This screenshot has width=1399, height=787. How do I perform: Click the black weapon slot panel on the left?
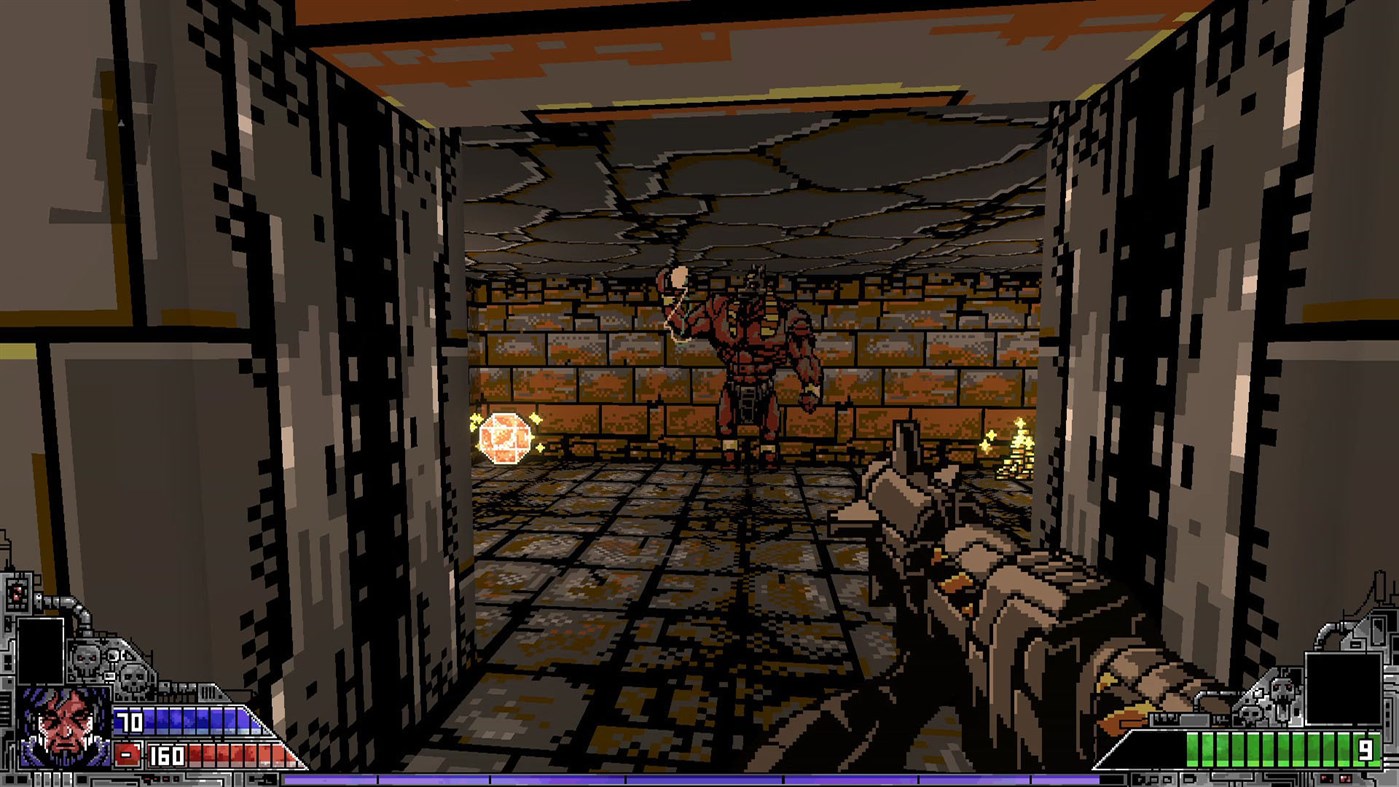40,650
